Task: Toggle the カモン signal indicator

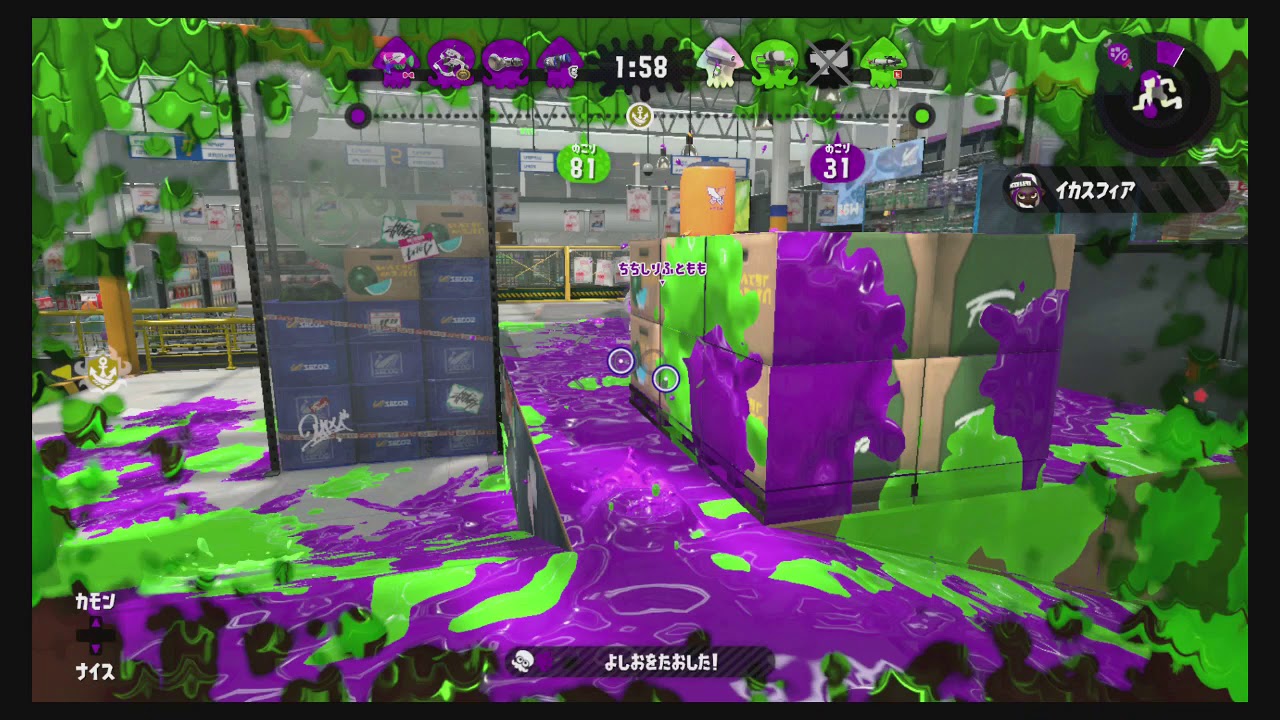Action: [95, 603]
